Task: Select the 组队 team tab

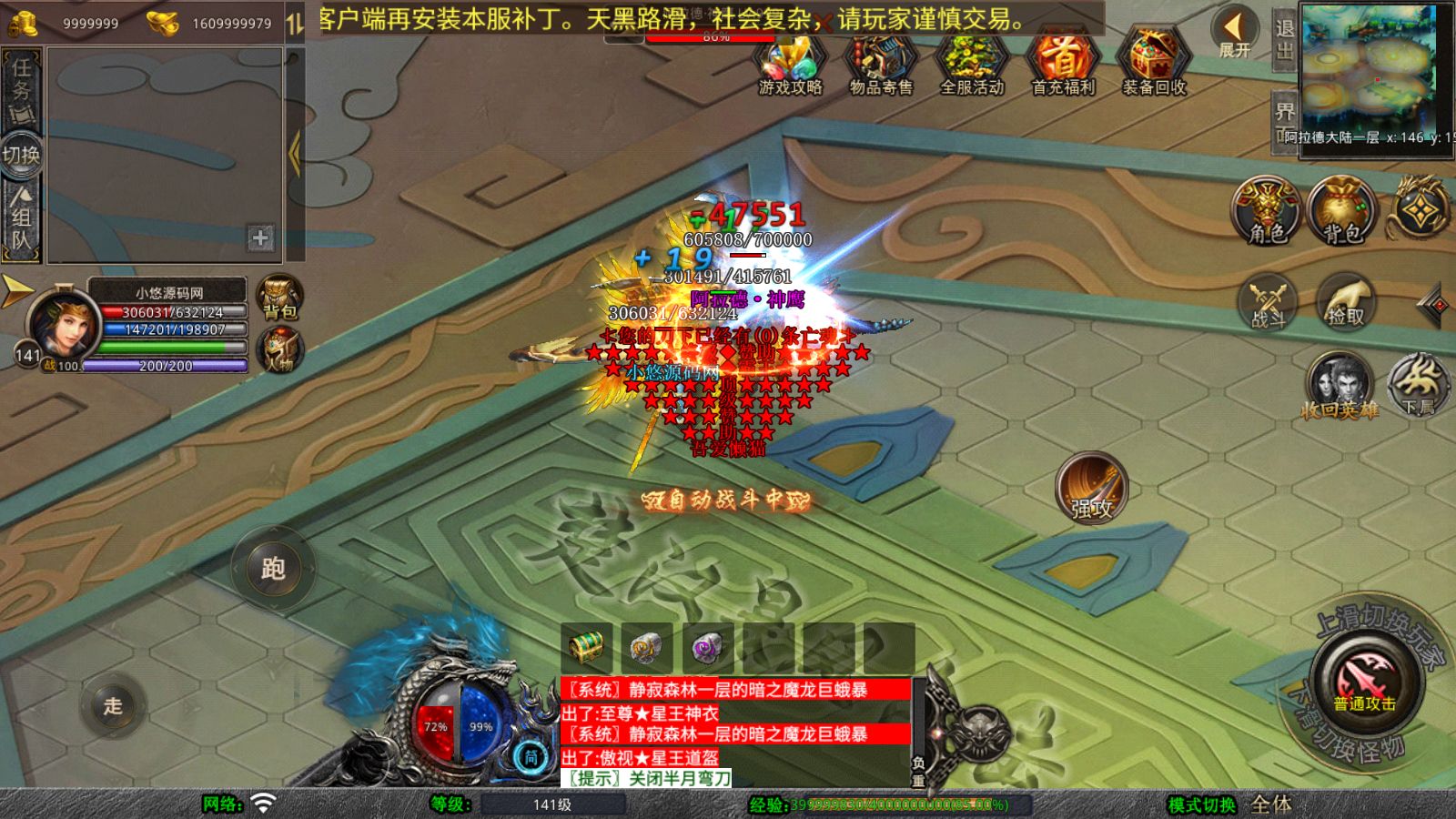Action: 21,220
